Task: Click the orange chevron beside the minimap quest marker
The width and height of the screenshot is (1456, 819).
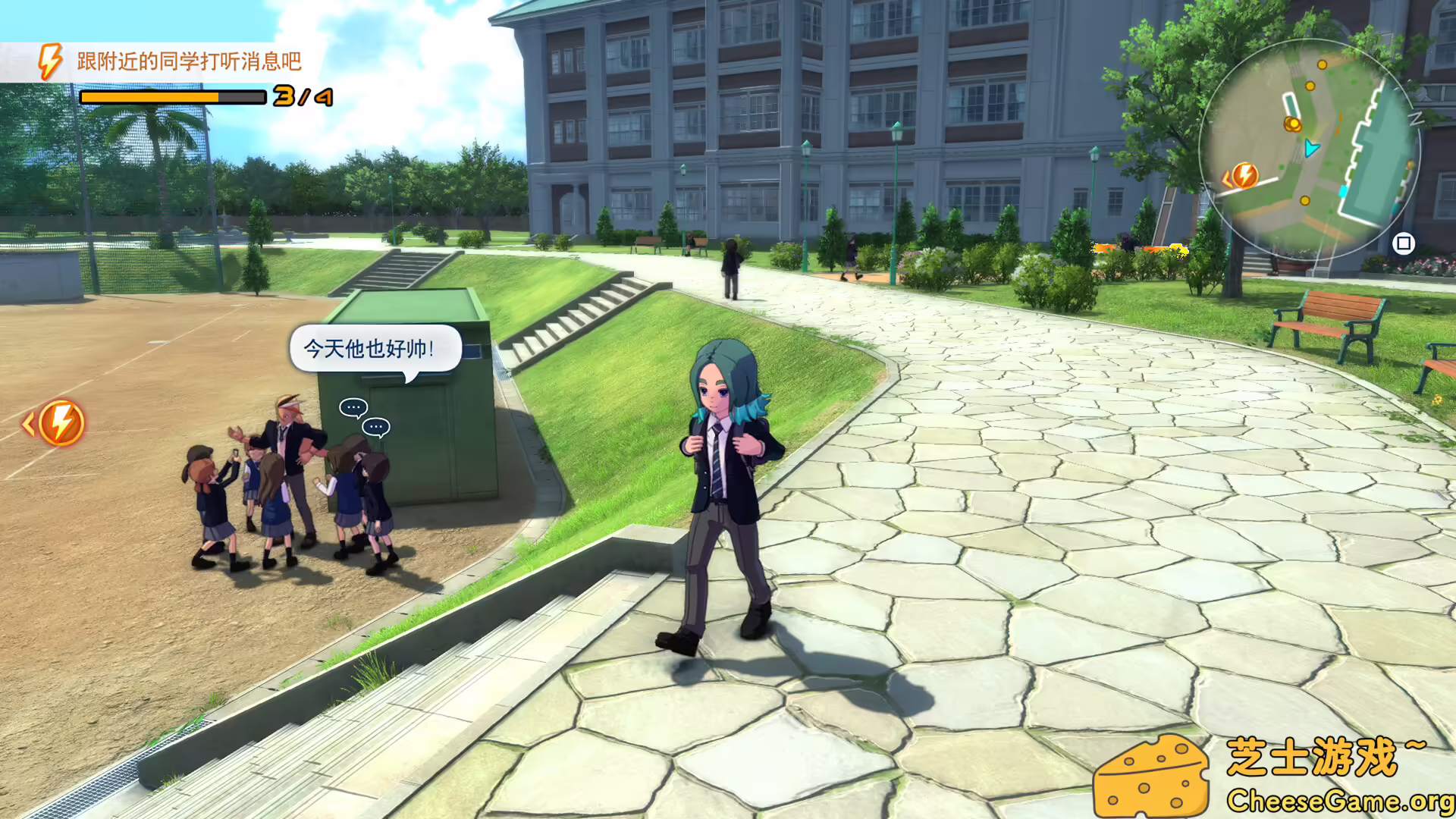Action: point(1227,178)
